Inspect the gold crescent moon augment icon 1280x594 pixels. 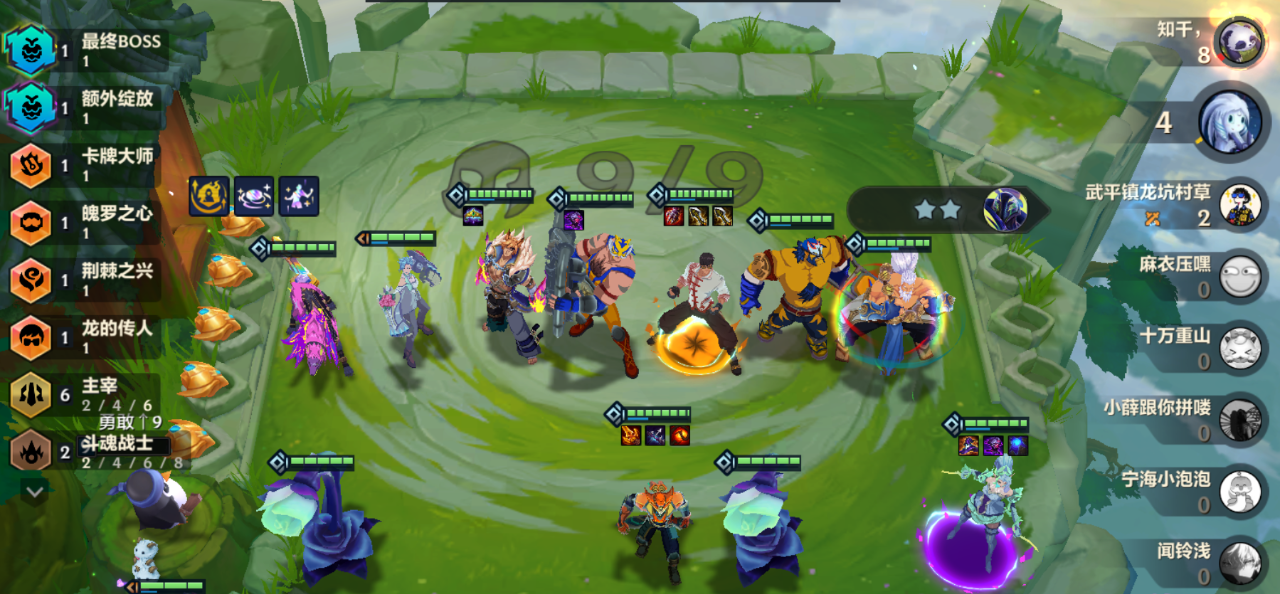coord(208,196)
